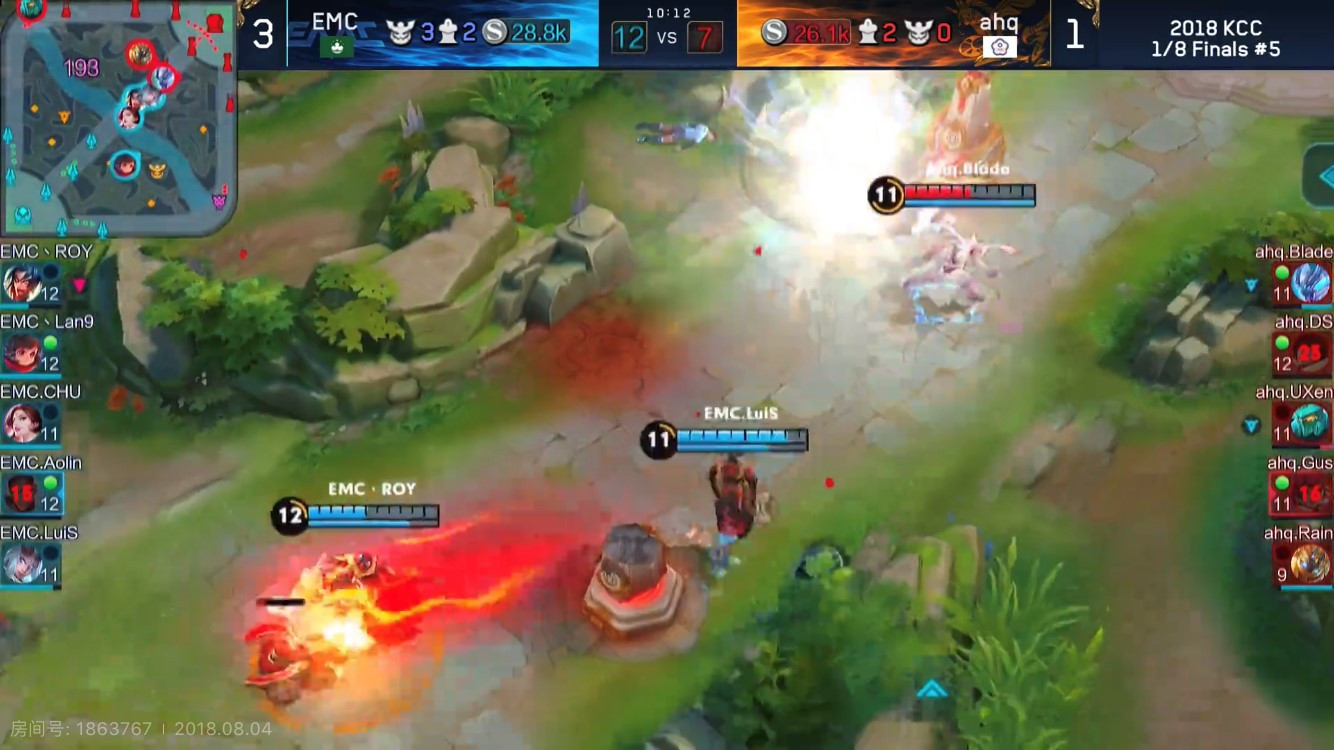Screen dimensions: 1334x750
Task: Click ahq.Rain's hero portrait
Action: pos(1311,564)
